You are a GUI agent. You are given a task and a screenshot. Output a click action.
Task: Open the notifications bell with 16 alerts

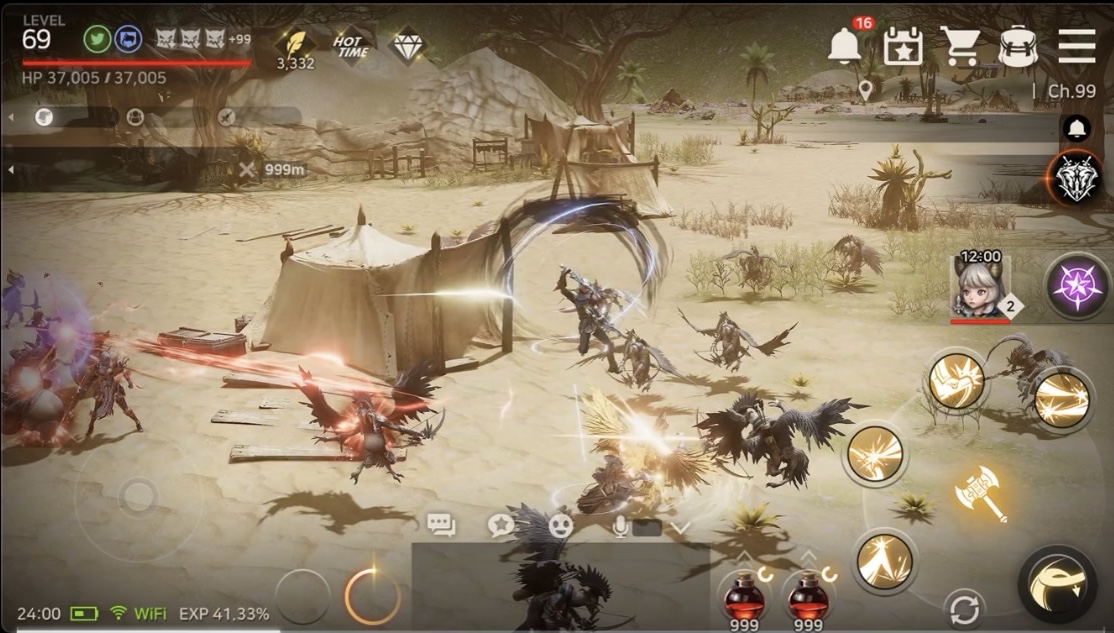[x=845, y=45]
